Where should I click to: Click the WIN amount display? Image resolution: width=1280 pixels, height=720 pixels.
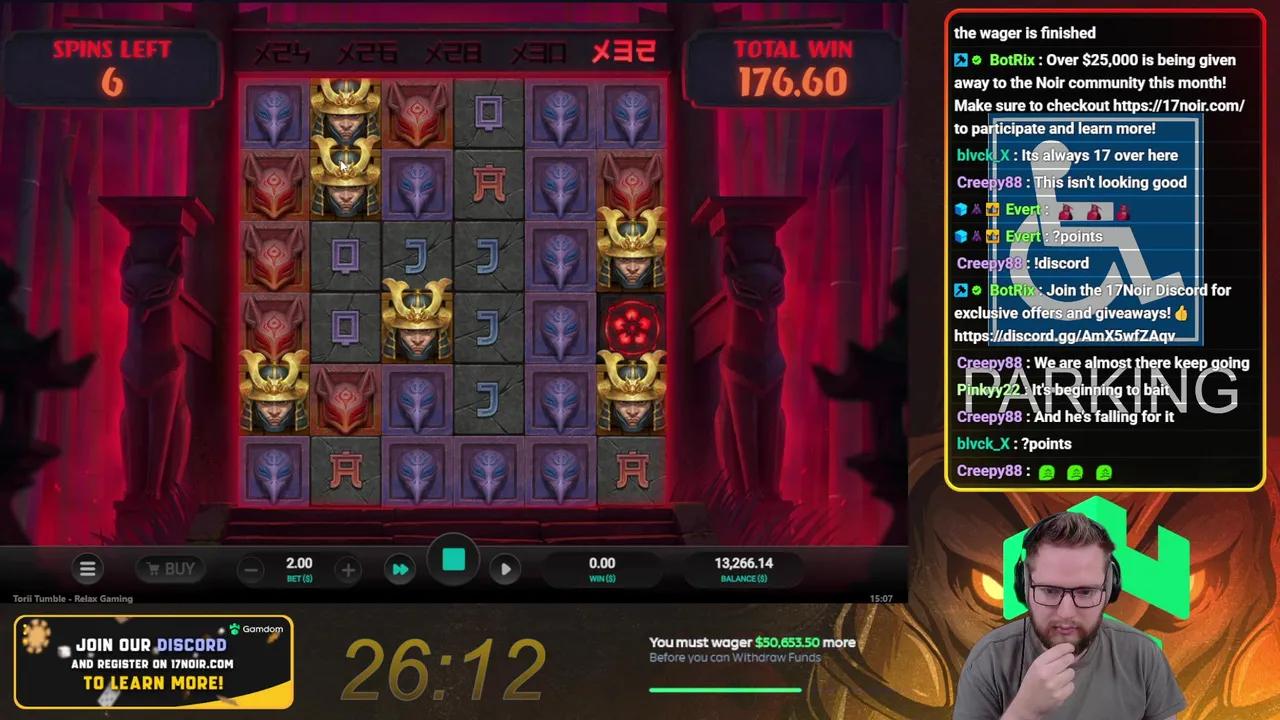tap(602, 570)
